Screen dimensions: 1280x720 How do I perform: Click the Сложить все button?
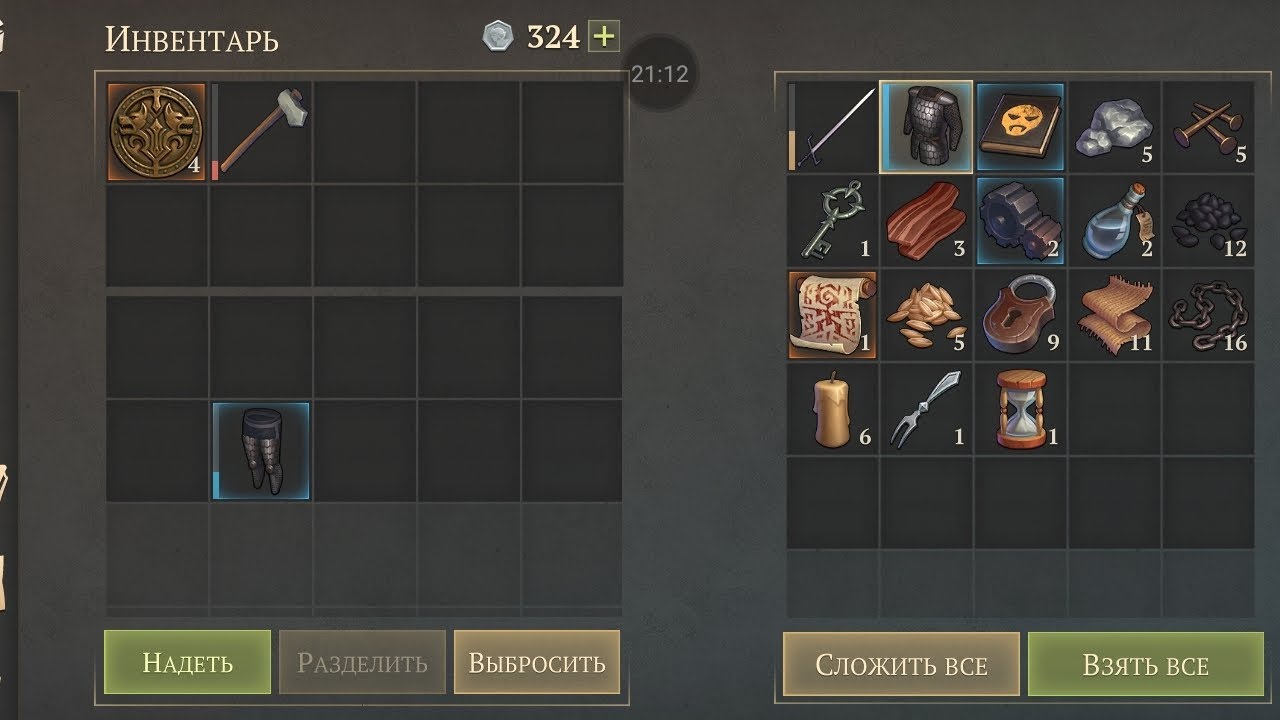pyautogui.click(x=901, y=665)
